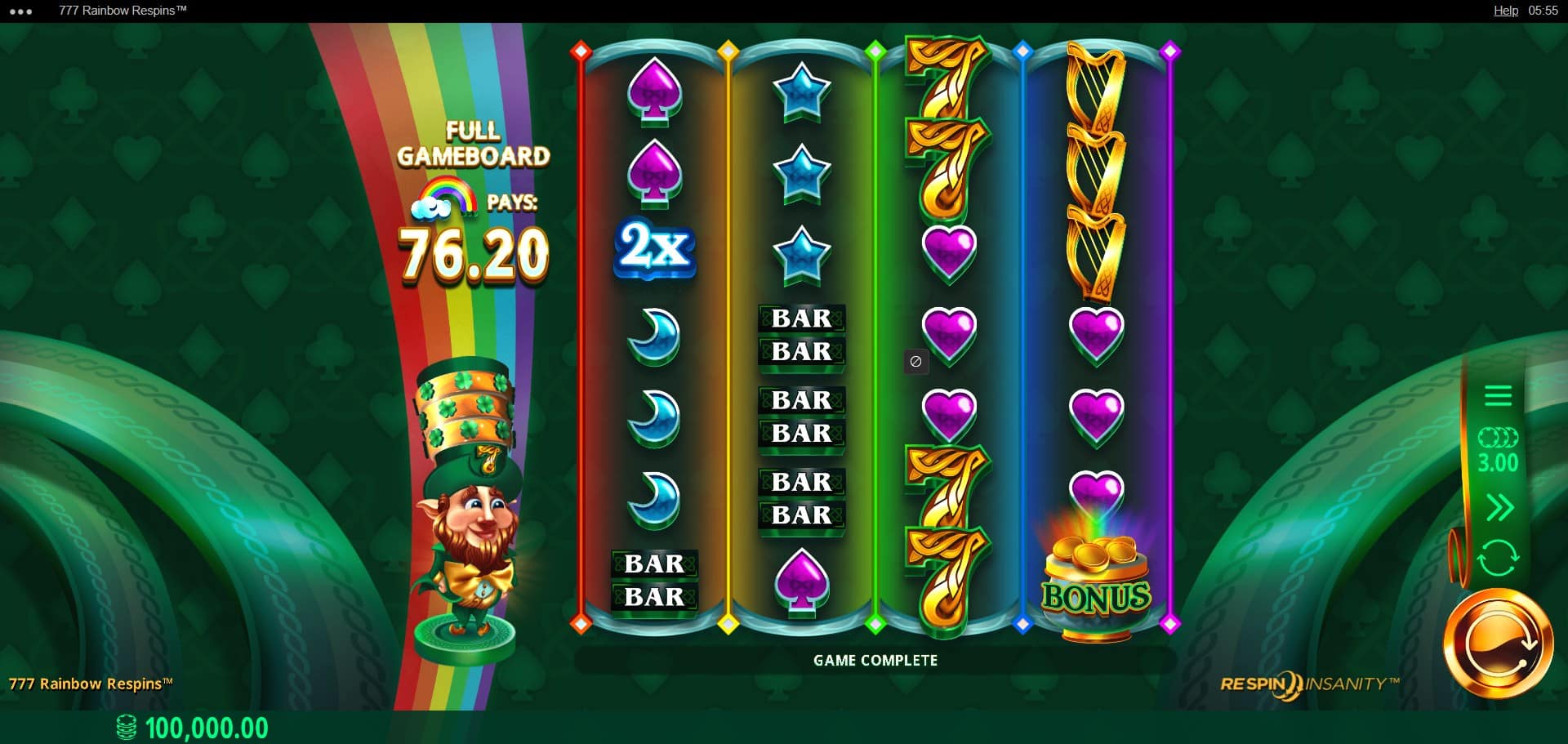The height and width of the screenshot is (744, 1568).
Task: Open the three-dot window menu
Action: (20, 11)
